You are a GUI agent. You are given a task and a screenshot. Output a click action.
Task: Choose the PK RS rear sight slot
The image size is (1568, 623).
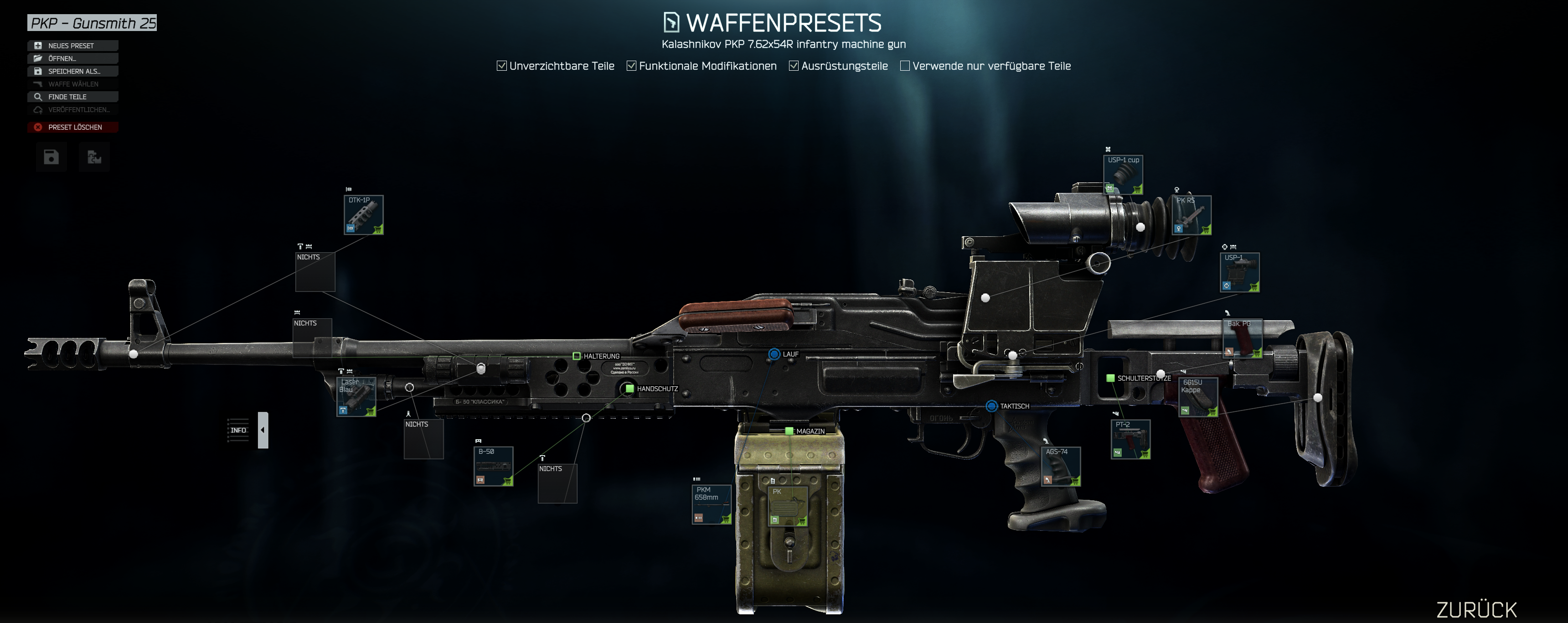[x=1191, y=214]
